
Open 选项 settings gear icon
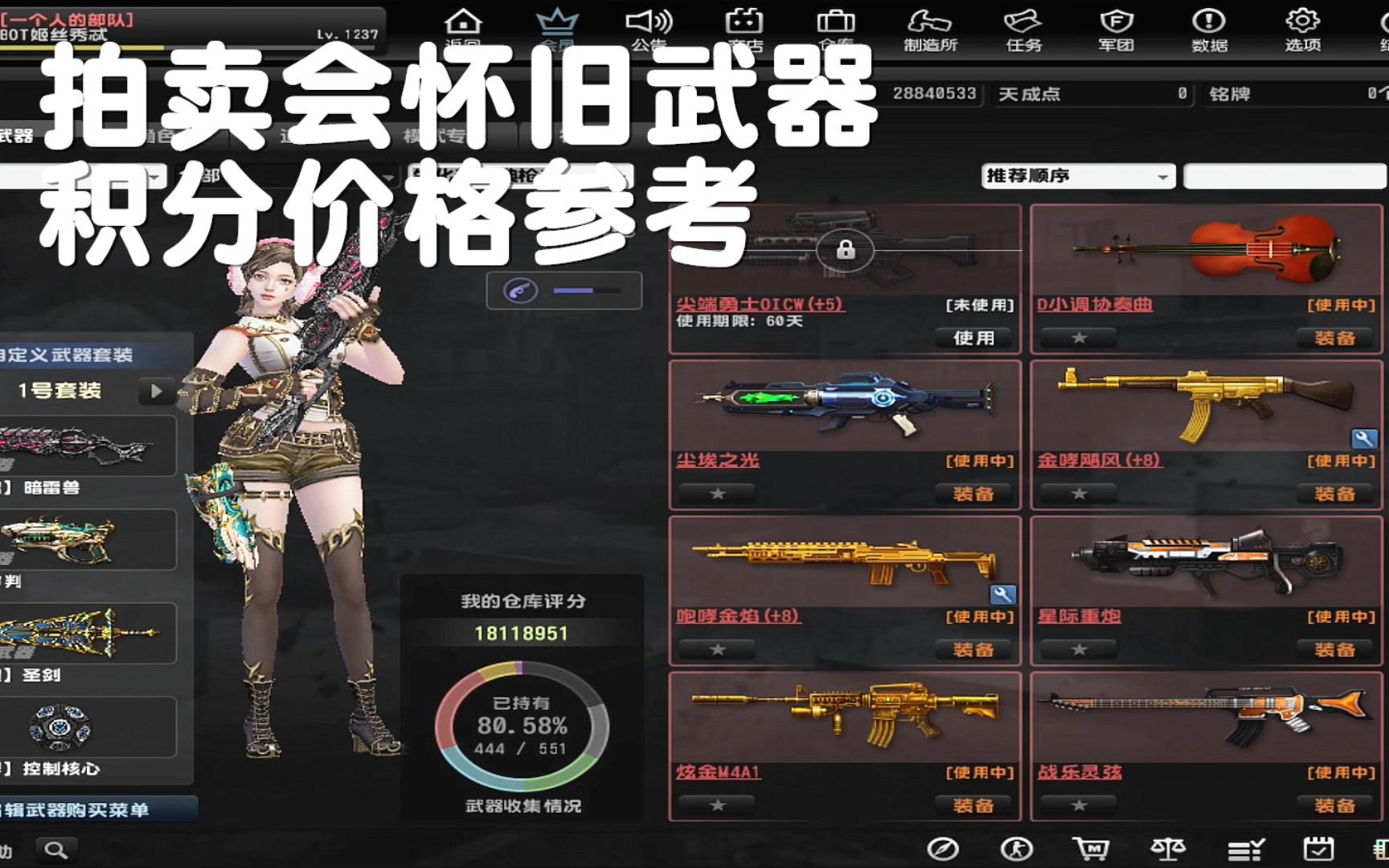[x=1302, y=24]
